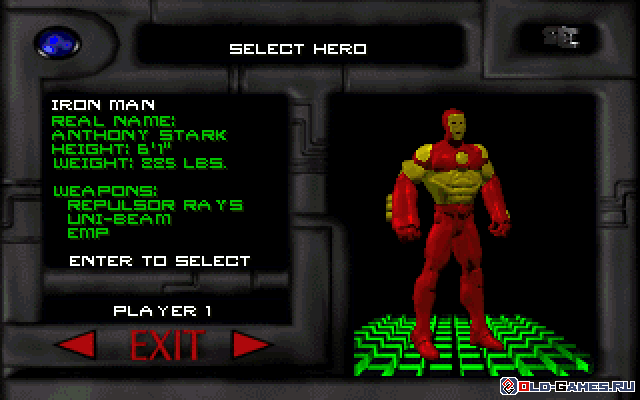The image size is (640, 400).
Task: Select previous hero with left red arrow
Action: [x=76, y=346]
